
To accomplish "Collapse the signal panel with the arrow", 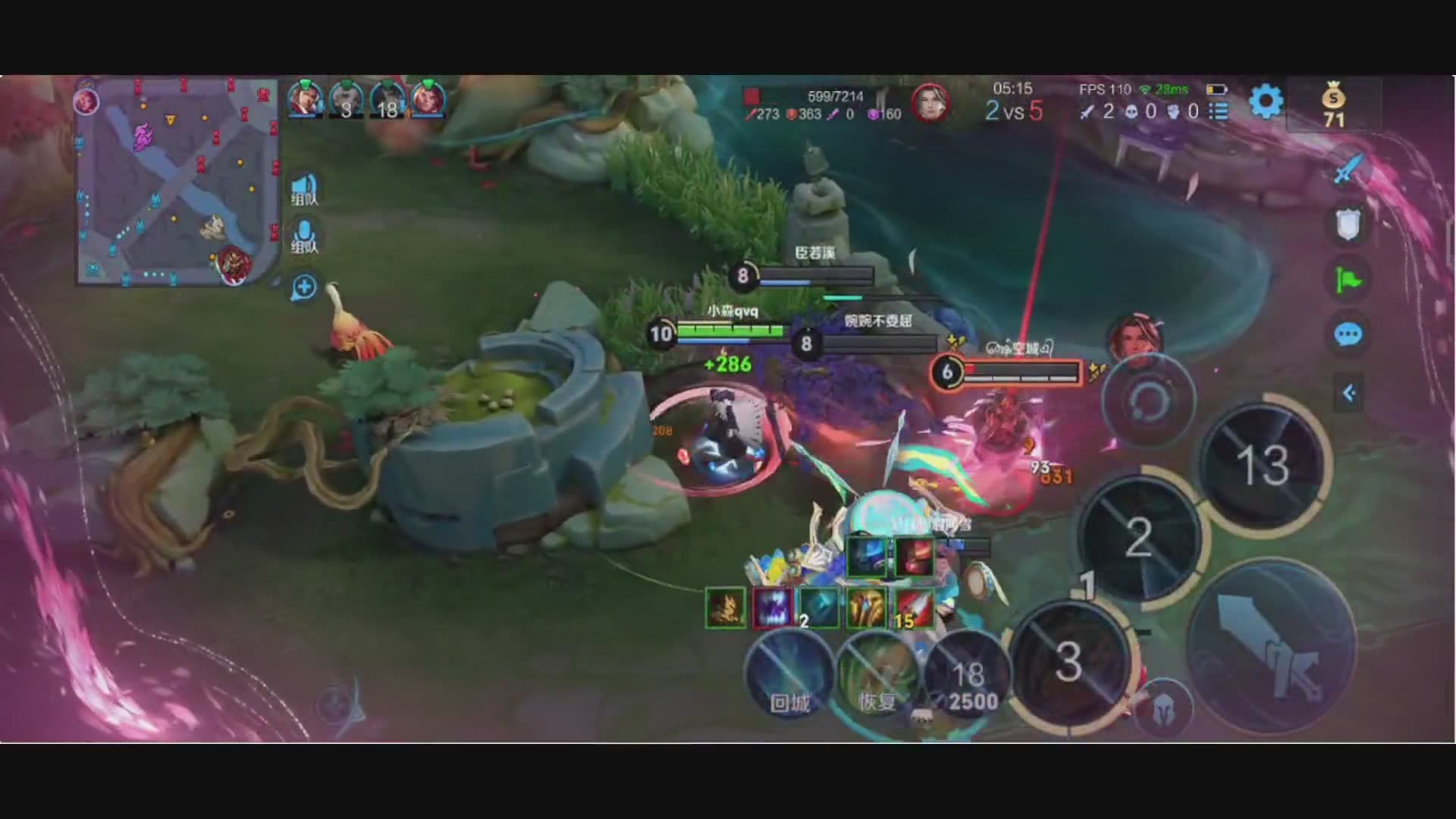I will click(x=1349, y=393).
